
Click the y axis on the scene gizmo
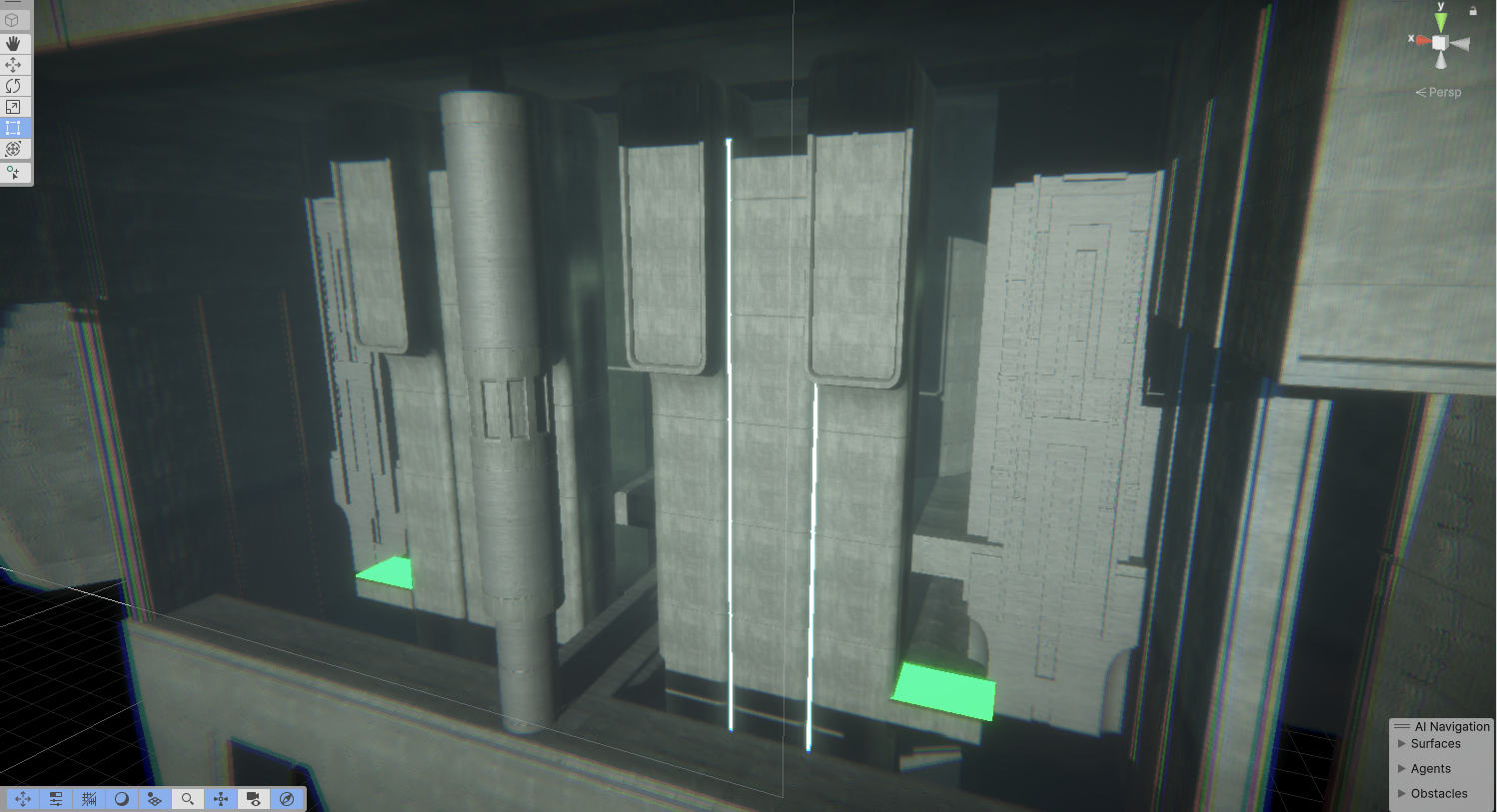click(1440, 20)
